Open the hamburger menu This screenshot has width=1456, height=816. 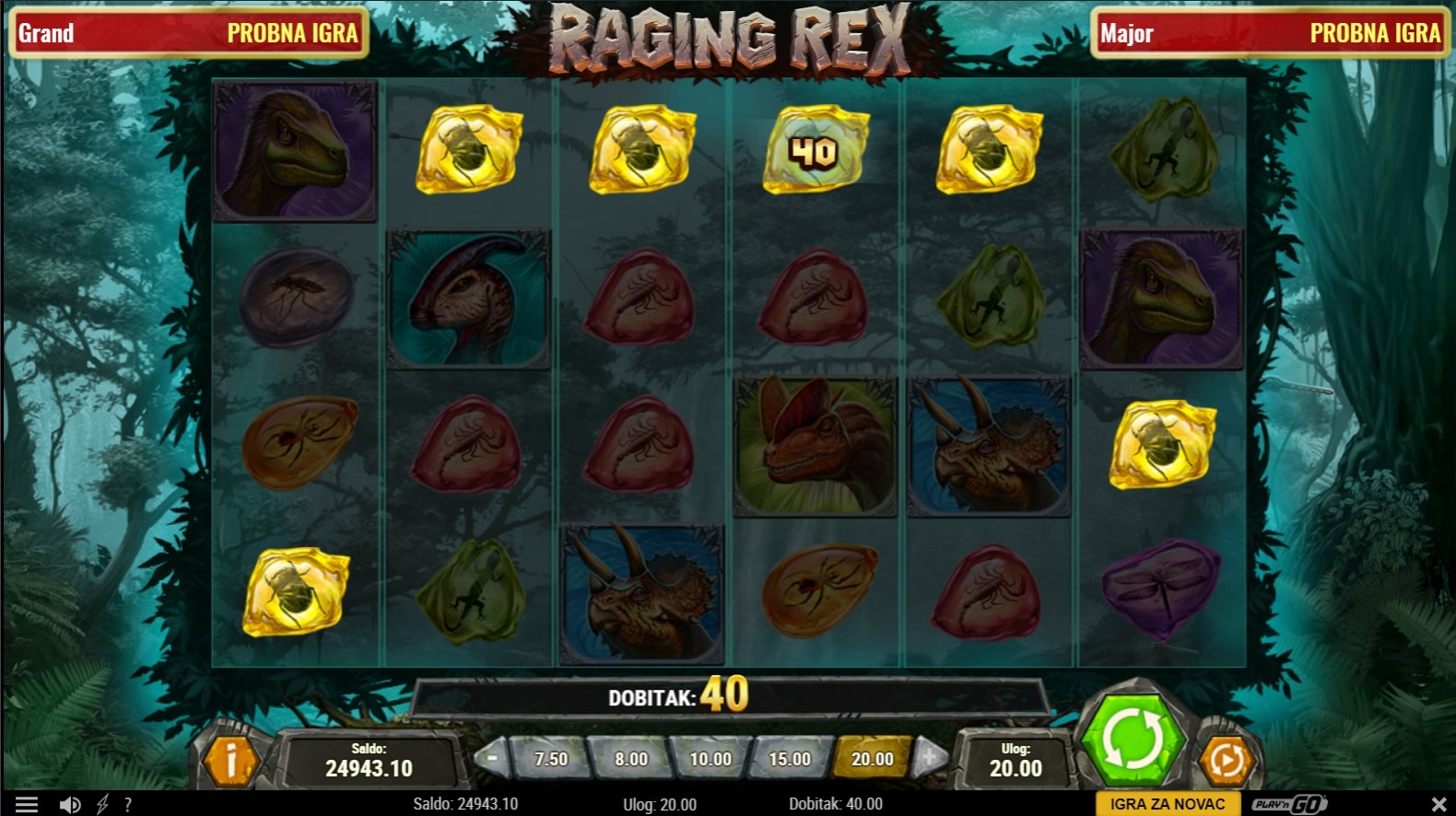(x=27, y=805)
